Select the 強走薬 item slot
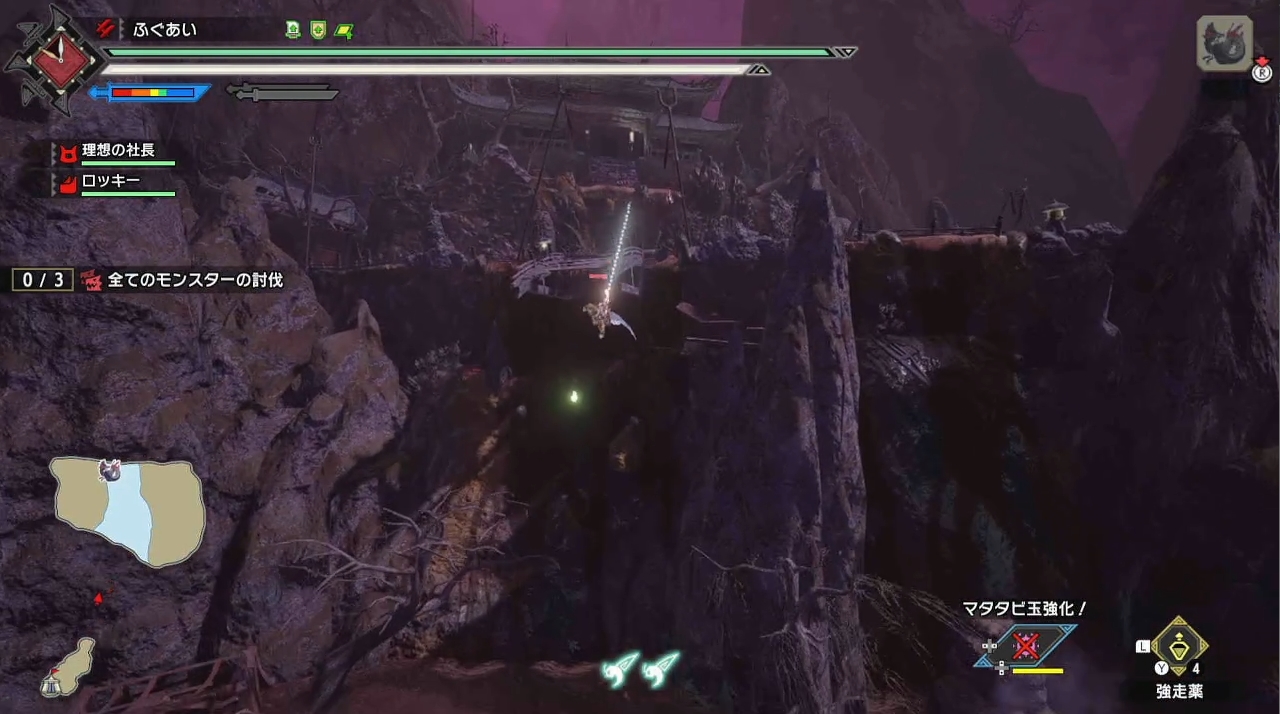 pos(1180,648)
